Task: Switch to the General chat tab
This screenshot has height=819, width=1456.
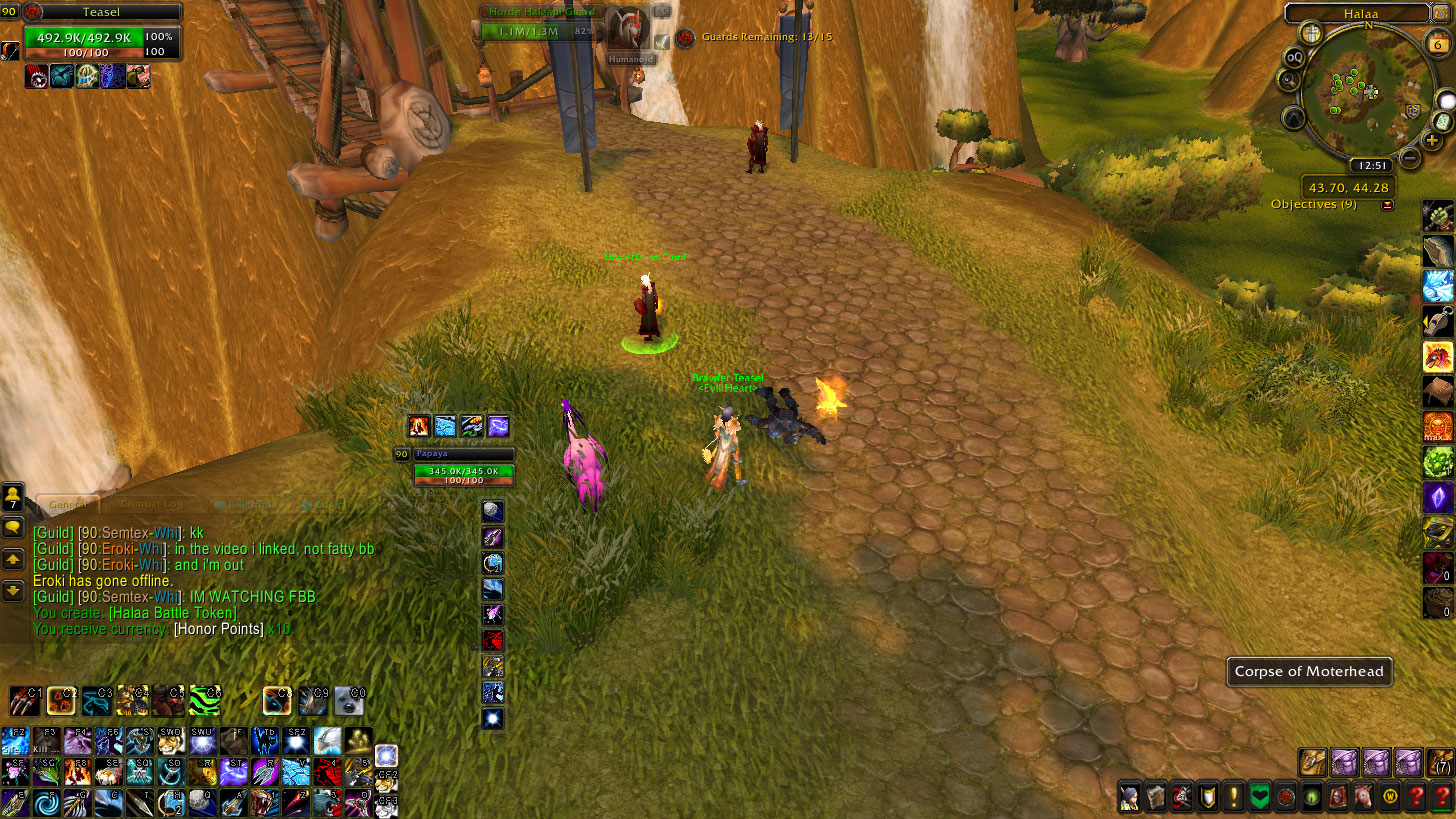Action: (x=68, y=504)
